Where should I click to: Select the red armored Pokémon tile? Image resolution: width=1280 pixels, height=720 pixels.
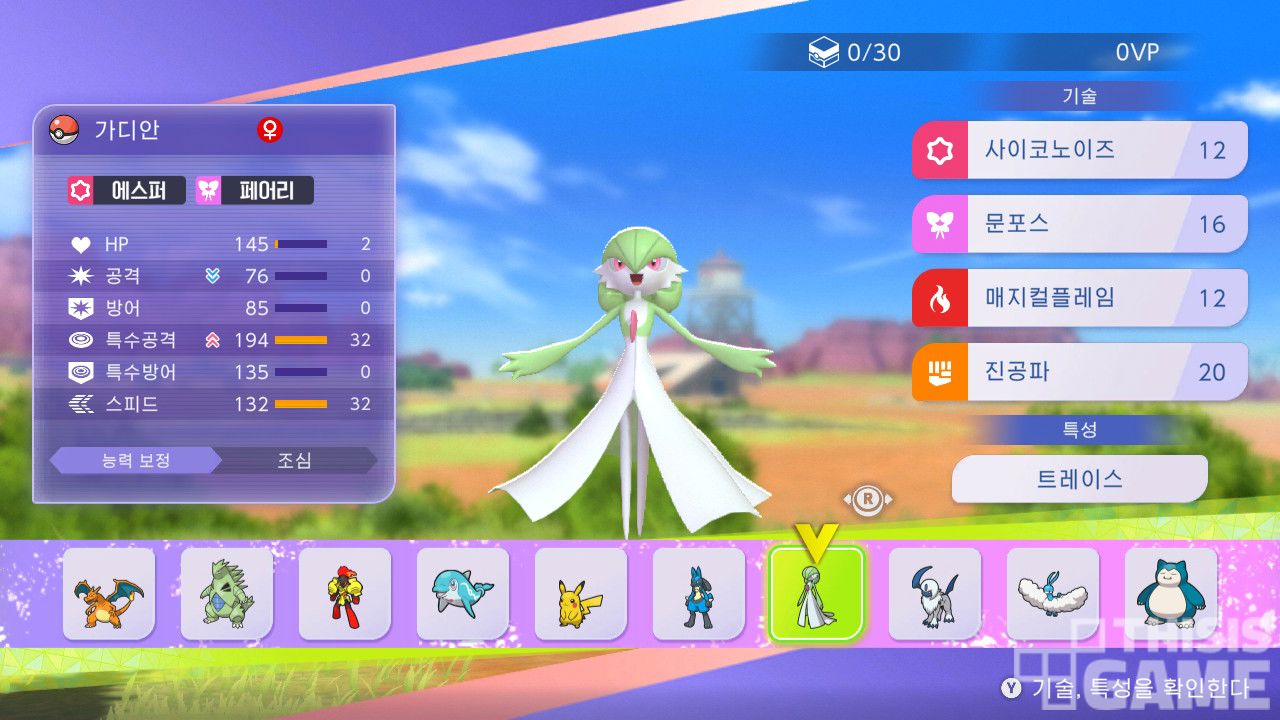pos(345,594)
